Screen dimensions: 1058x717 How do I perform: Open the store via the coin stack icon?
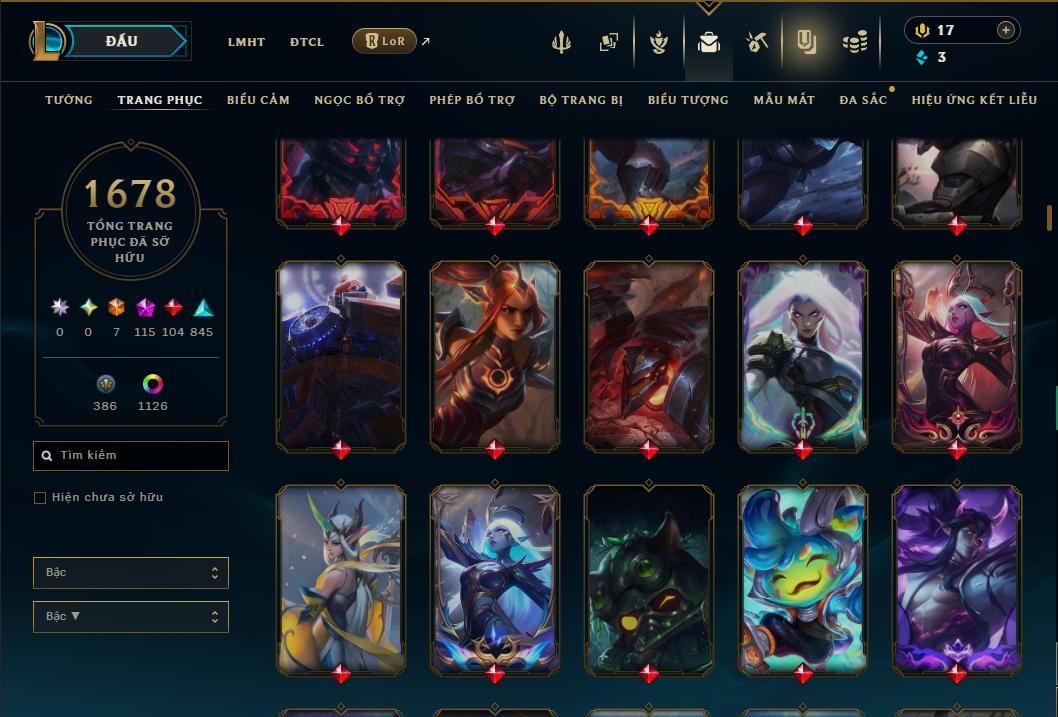(x=855, y=42)
